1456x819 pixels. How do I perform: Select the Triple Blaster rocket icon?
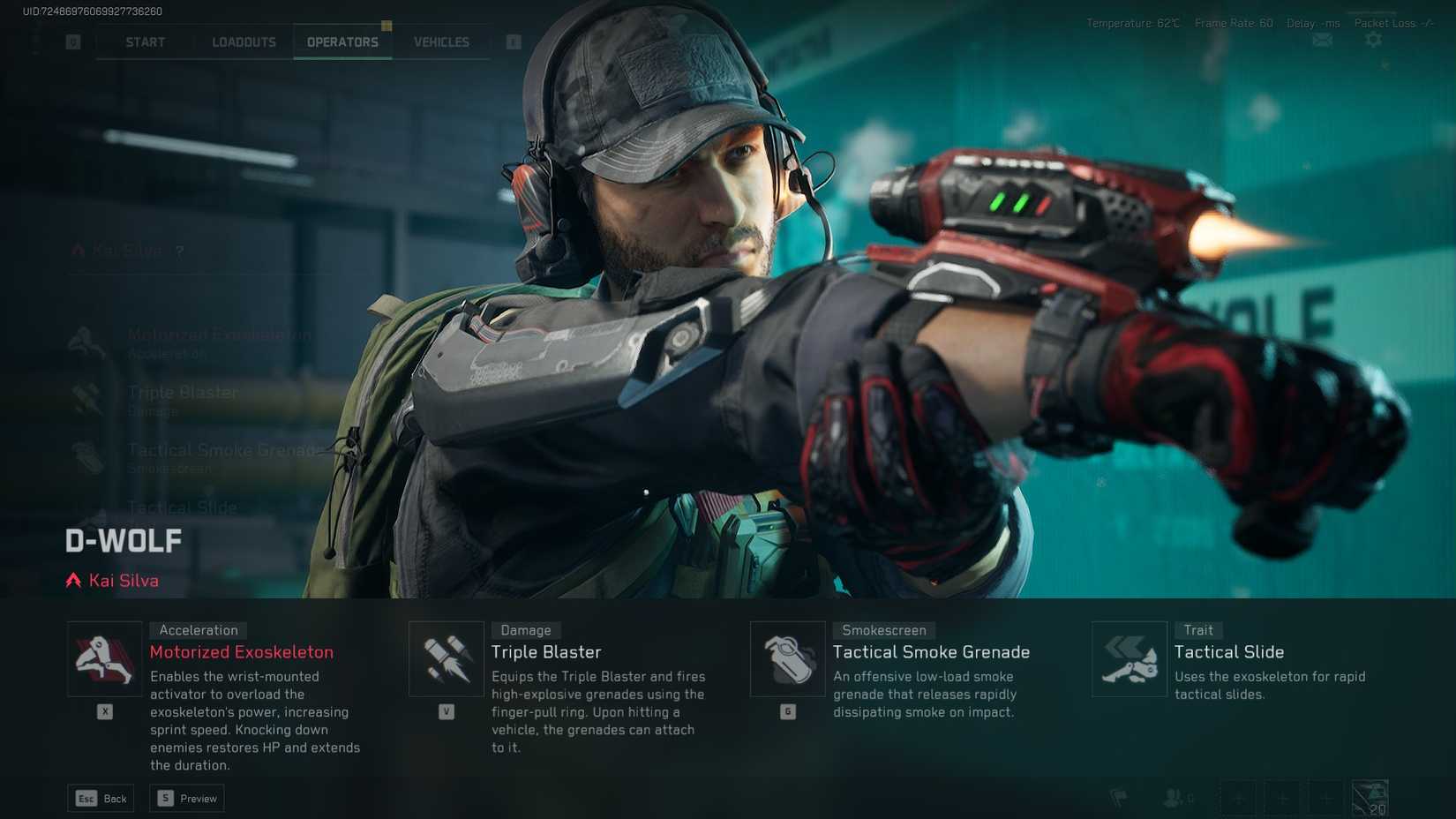(446, 657)
